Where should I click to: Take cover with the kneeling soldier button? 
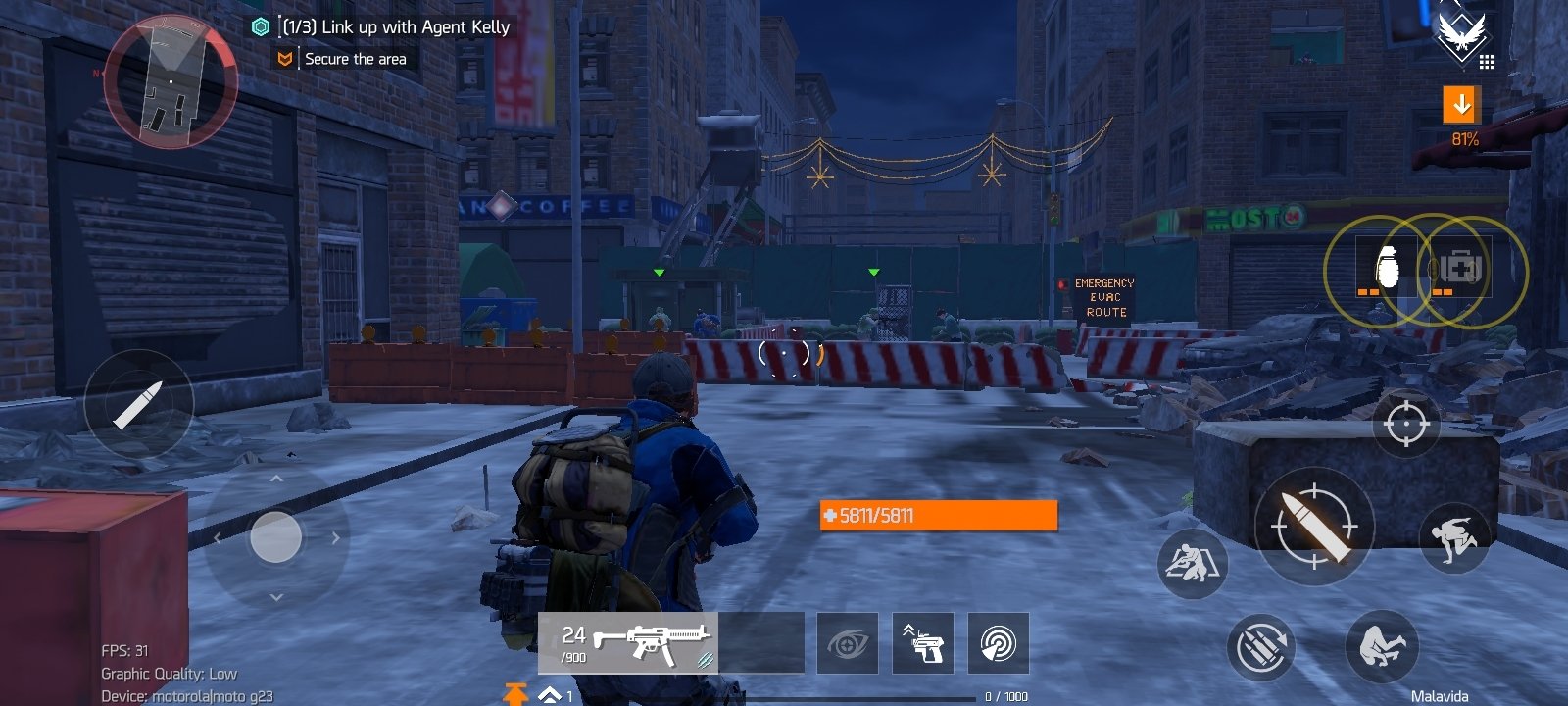(1192, 563)
